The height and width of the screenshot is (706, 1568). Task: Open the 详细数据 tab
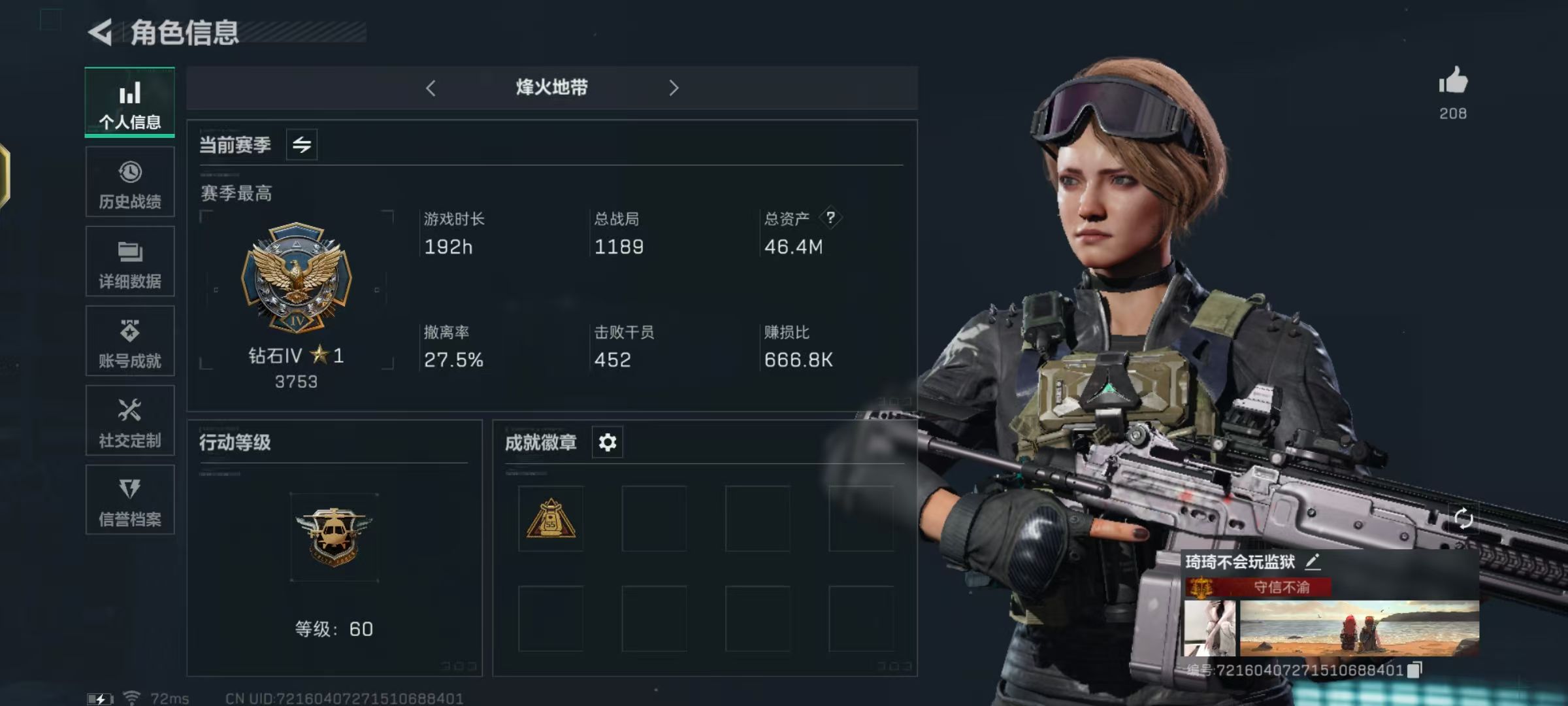[x=130, y=262]
